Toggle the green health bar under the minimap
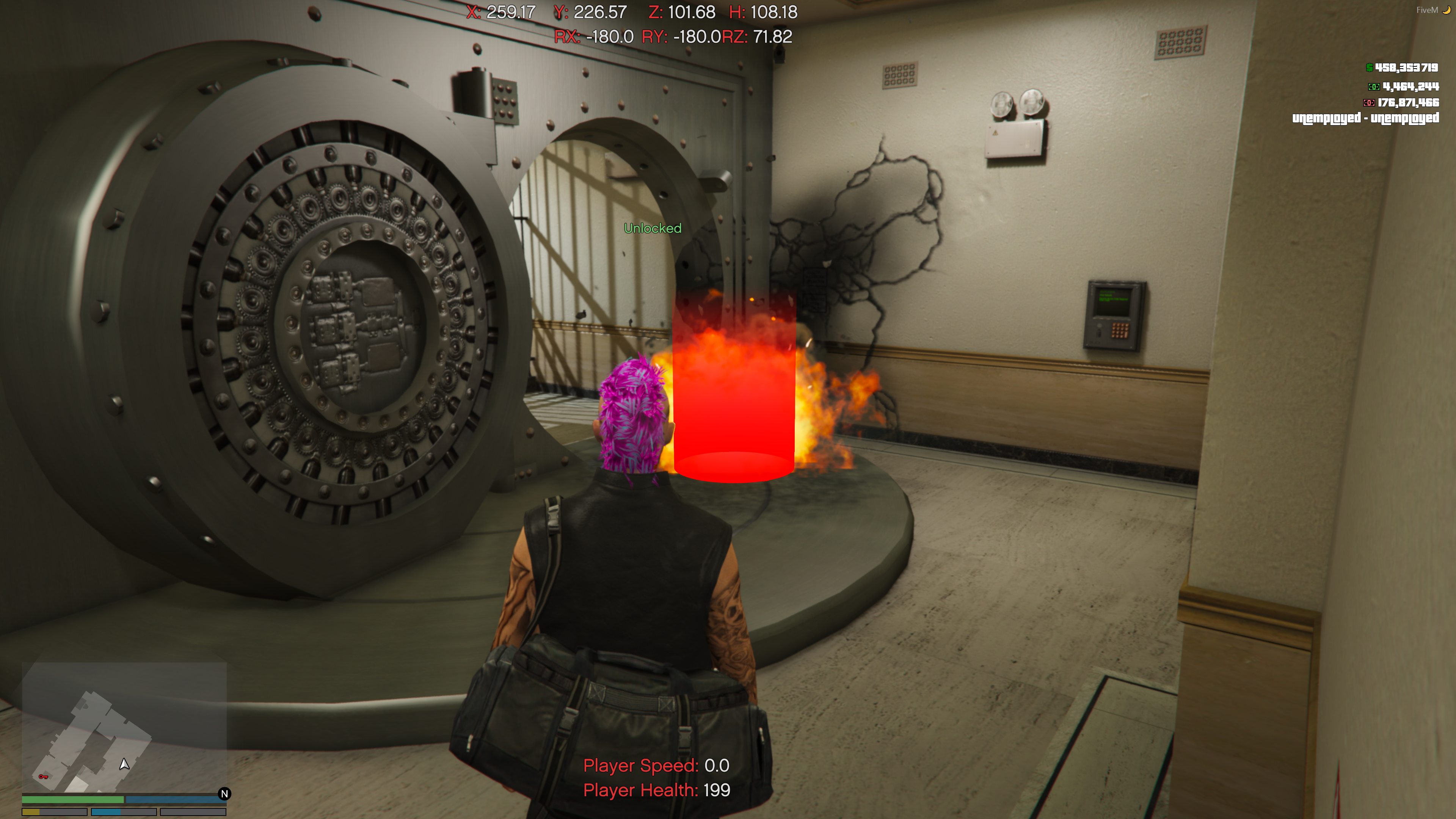 point(74,799)
